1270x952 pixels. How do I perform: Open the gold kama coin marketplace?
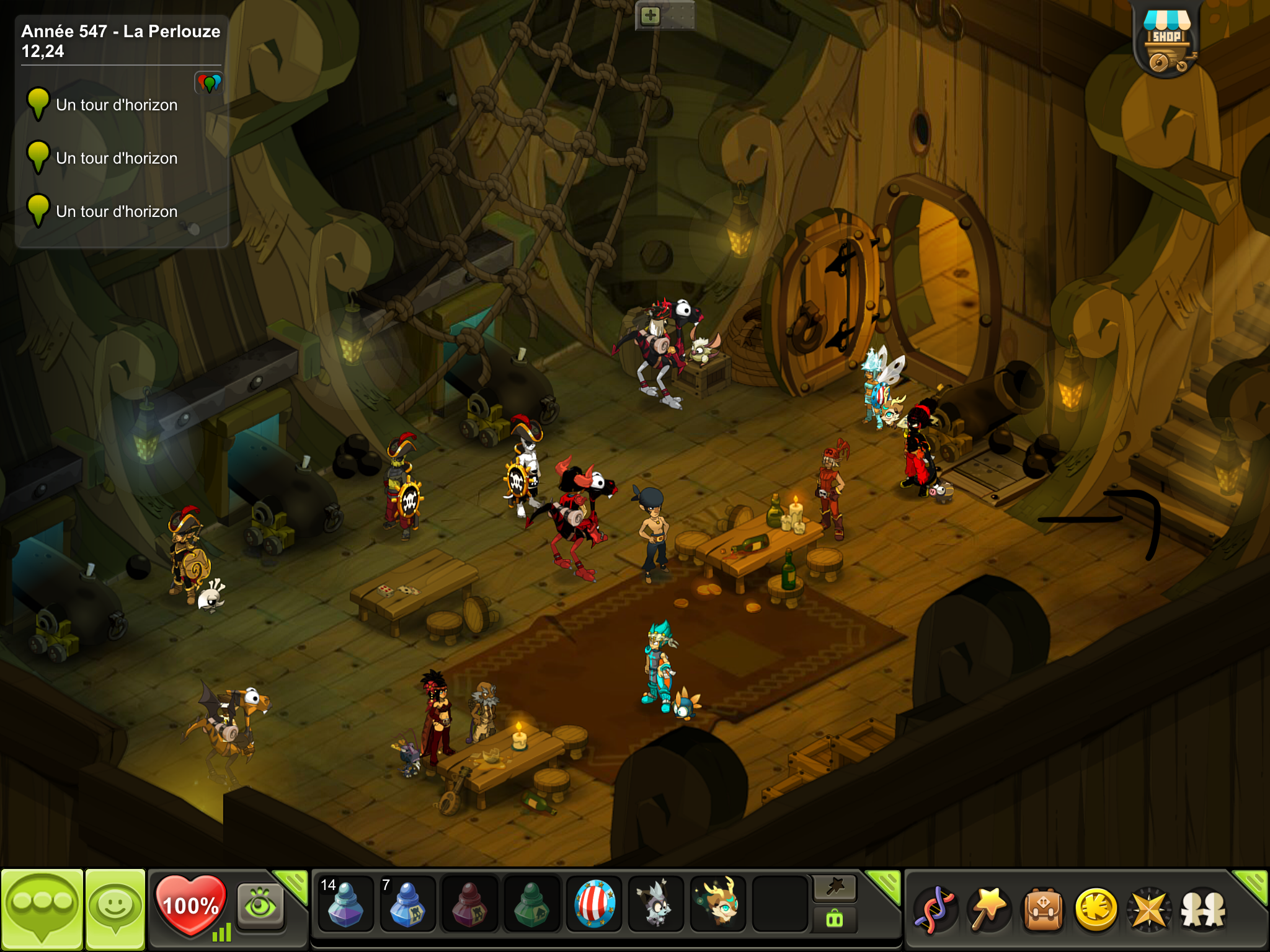1096,910
